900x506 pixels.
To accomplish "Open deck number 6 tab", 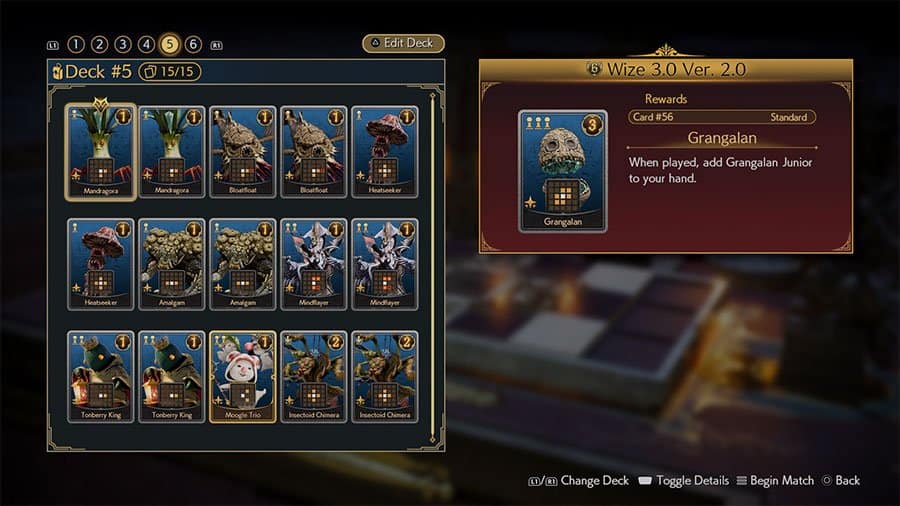I will click(x=193, y=44).
